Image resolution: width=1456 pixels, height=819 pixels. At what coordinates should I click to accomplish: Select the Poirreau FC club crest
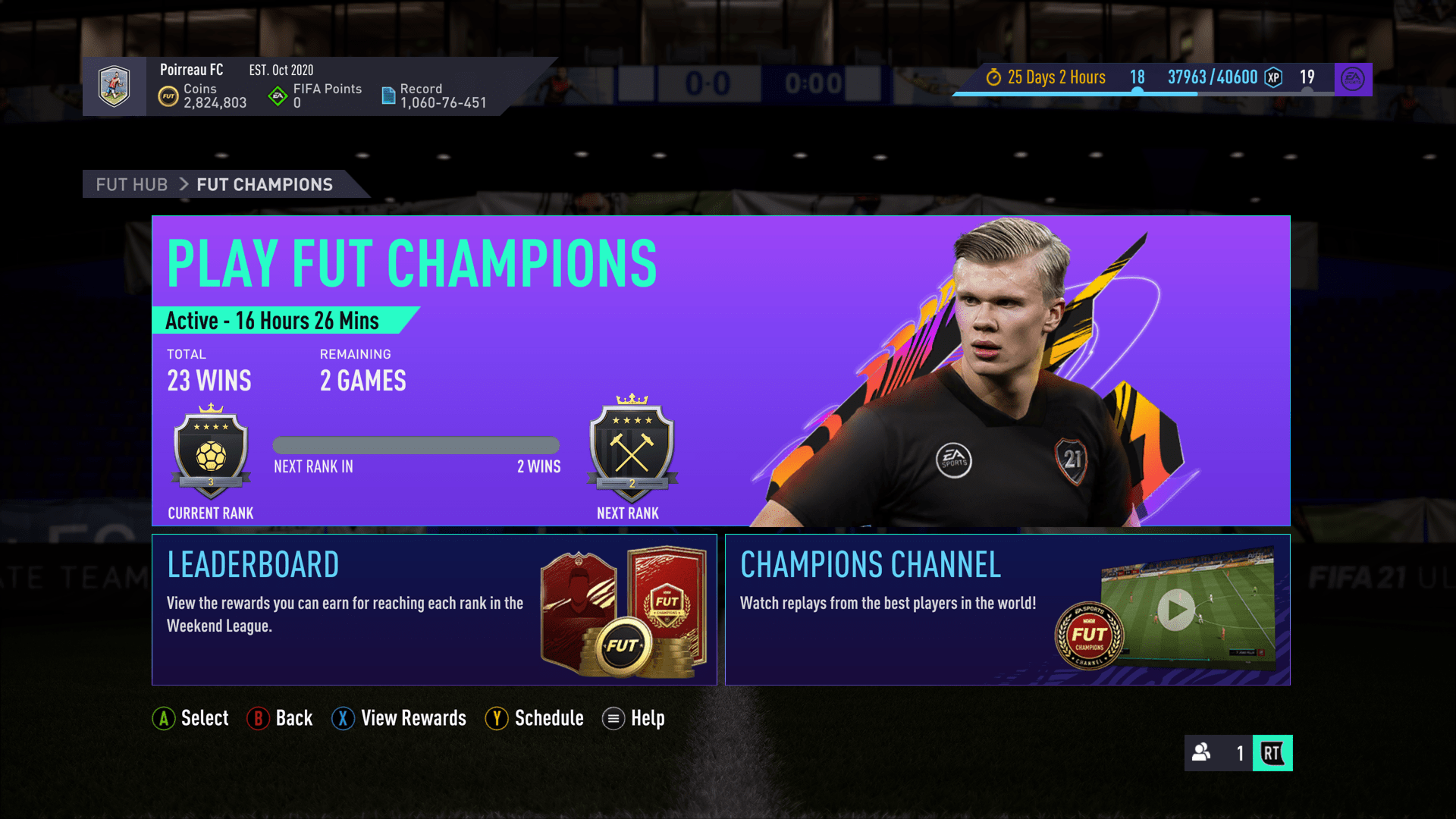(115, 86)
